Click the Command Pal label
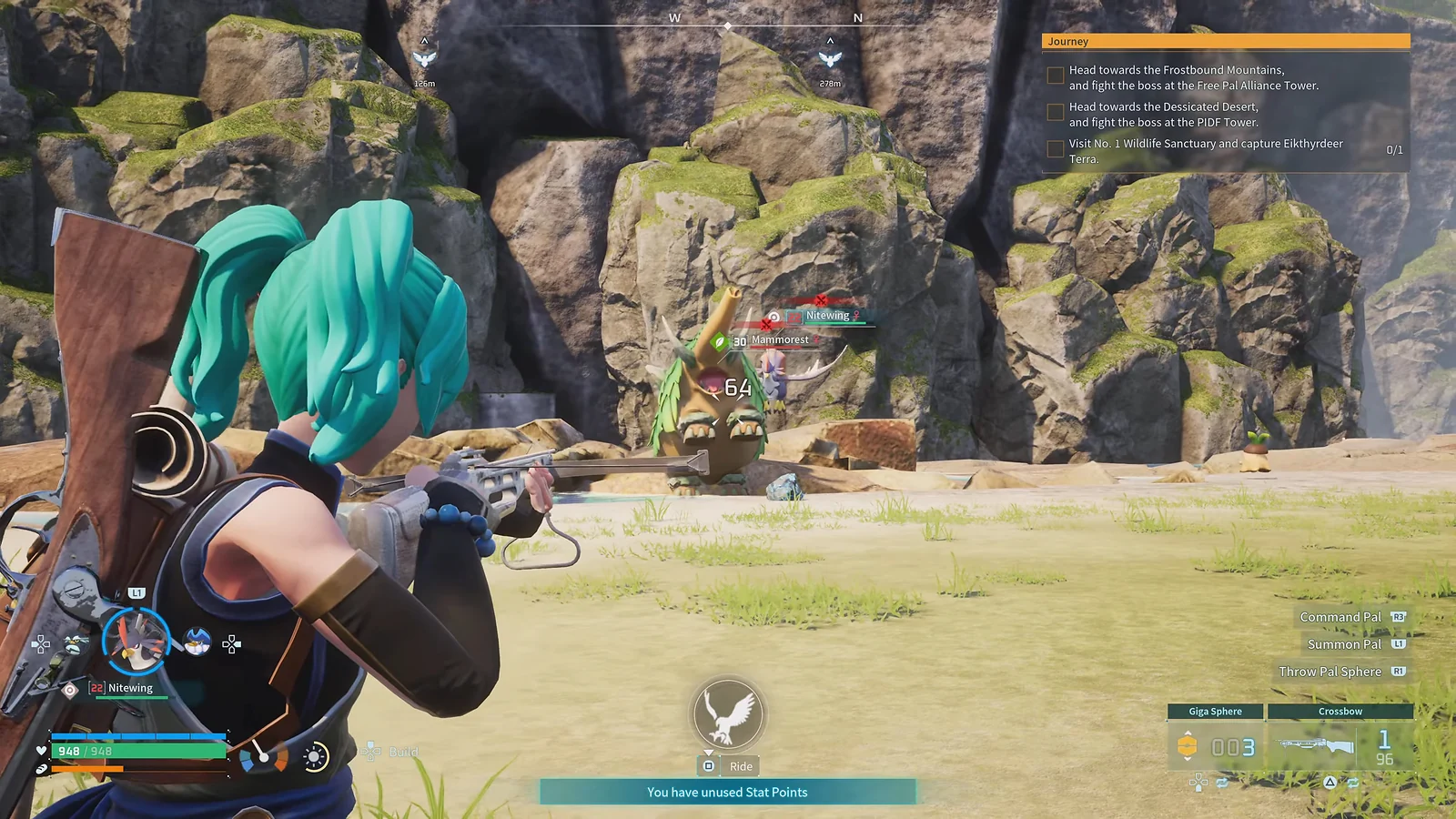 coord(1340,617)
